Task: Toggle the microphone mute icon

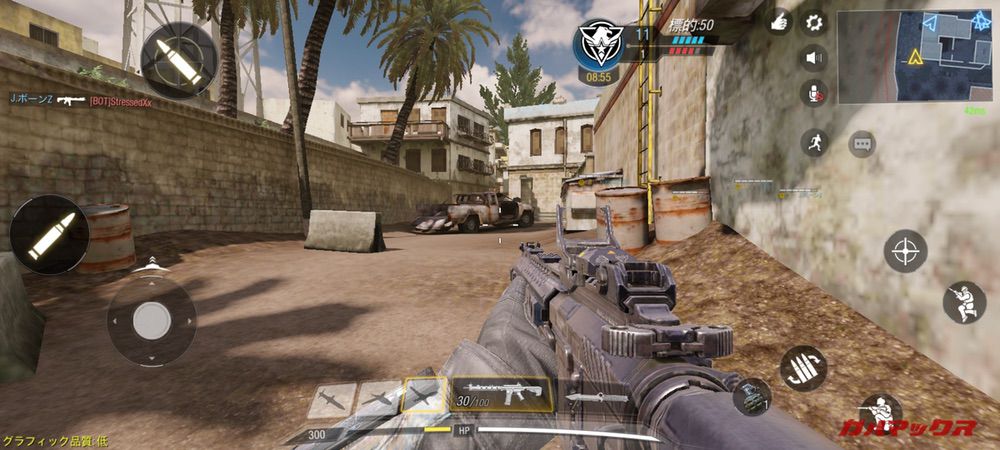Action: 814,93
